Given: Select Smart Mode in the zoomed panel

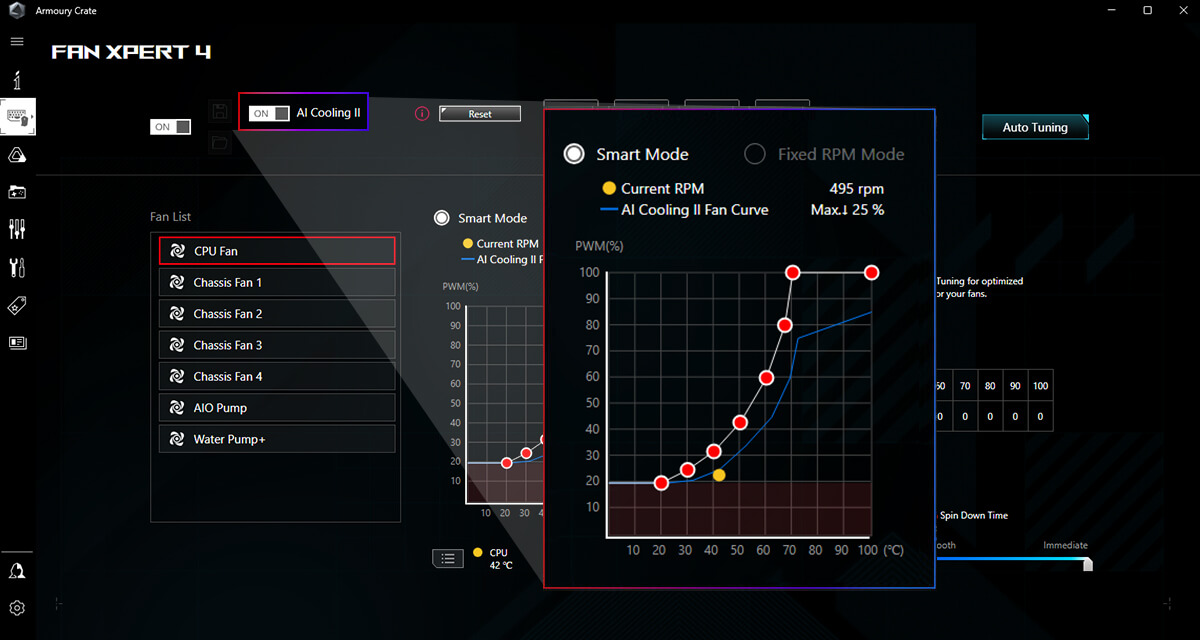Looking at the screenshot, I should point(574,154).
